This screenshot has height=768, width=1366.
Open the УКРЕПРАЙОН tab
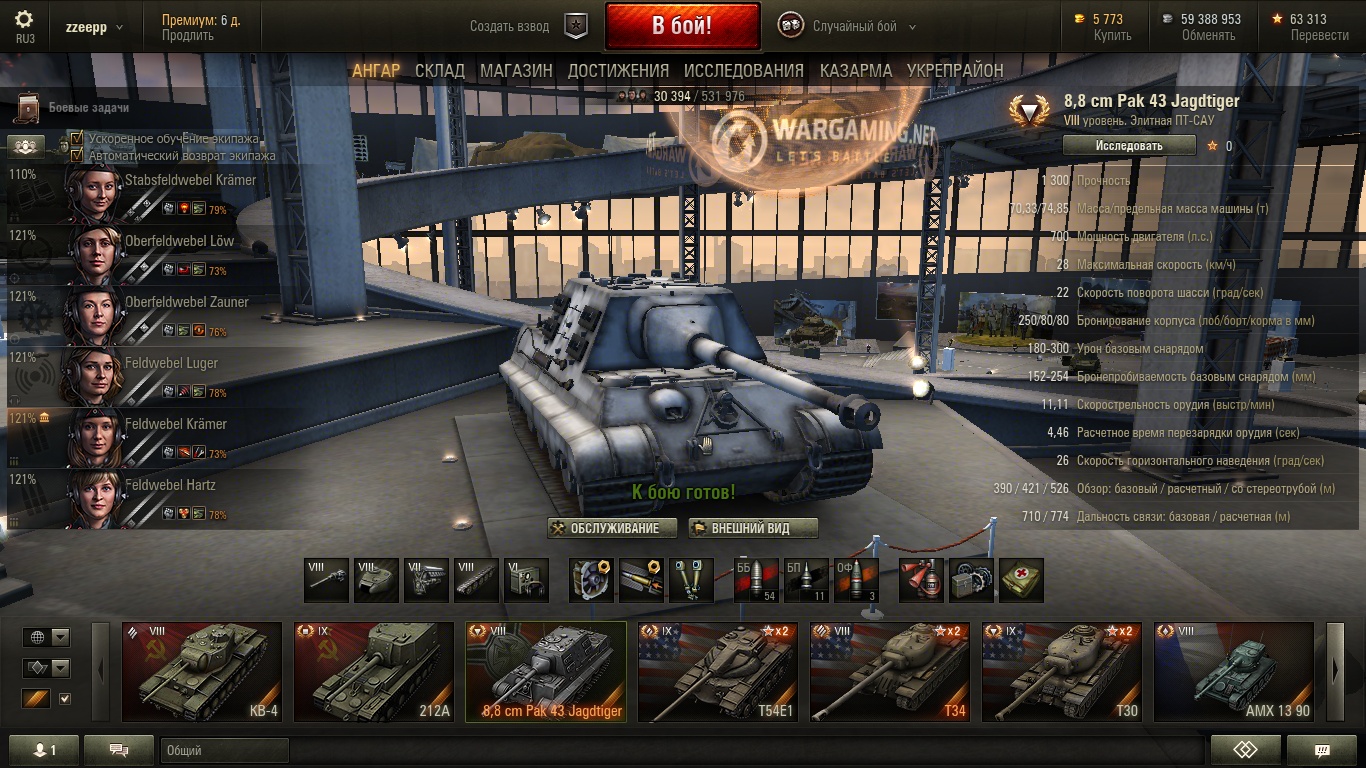click(x=955, y=71)
